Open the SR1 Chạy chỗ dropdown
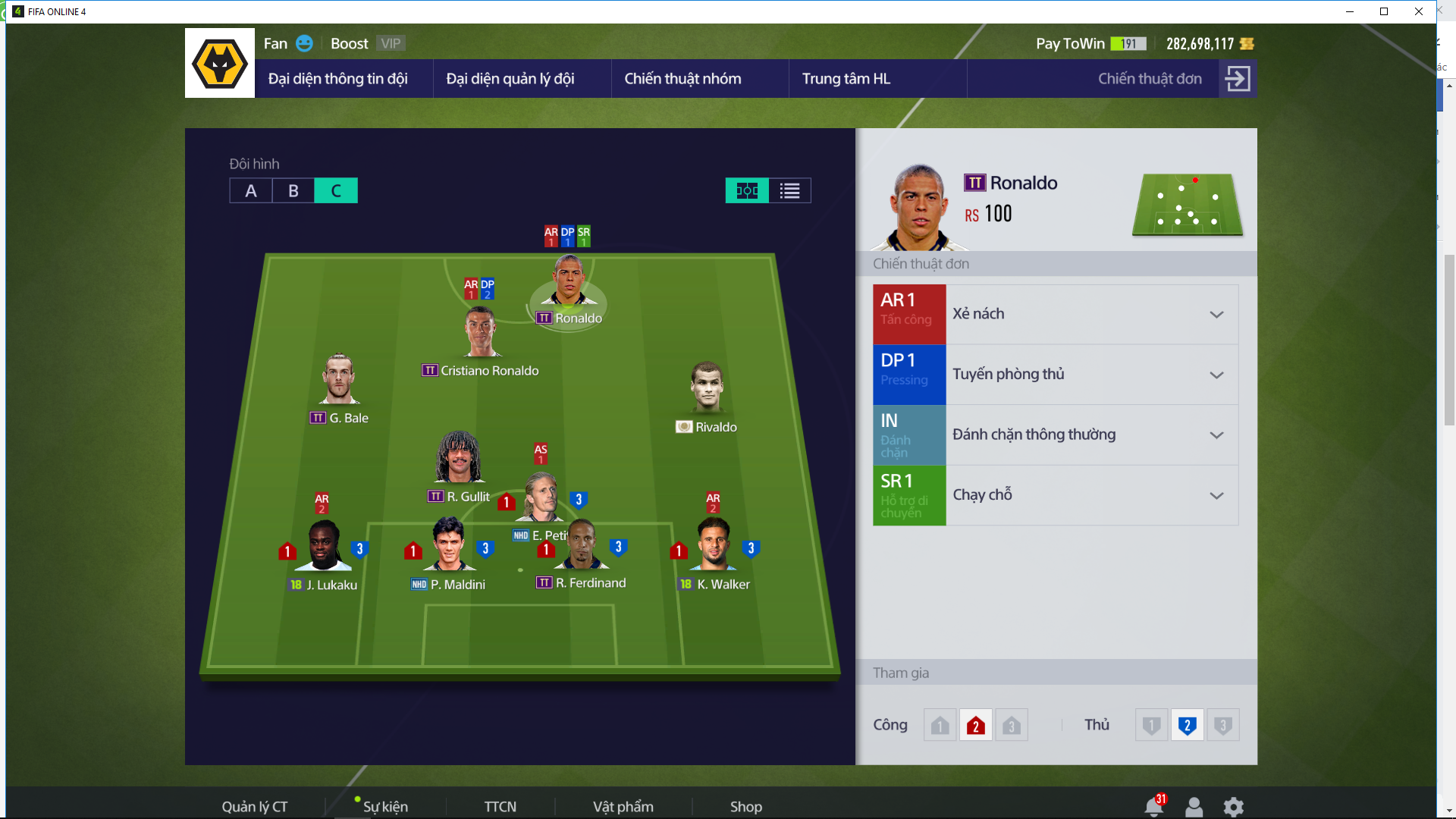Screen dimensions: 1456x819 click(1216, 495)
